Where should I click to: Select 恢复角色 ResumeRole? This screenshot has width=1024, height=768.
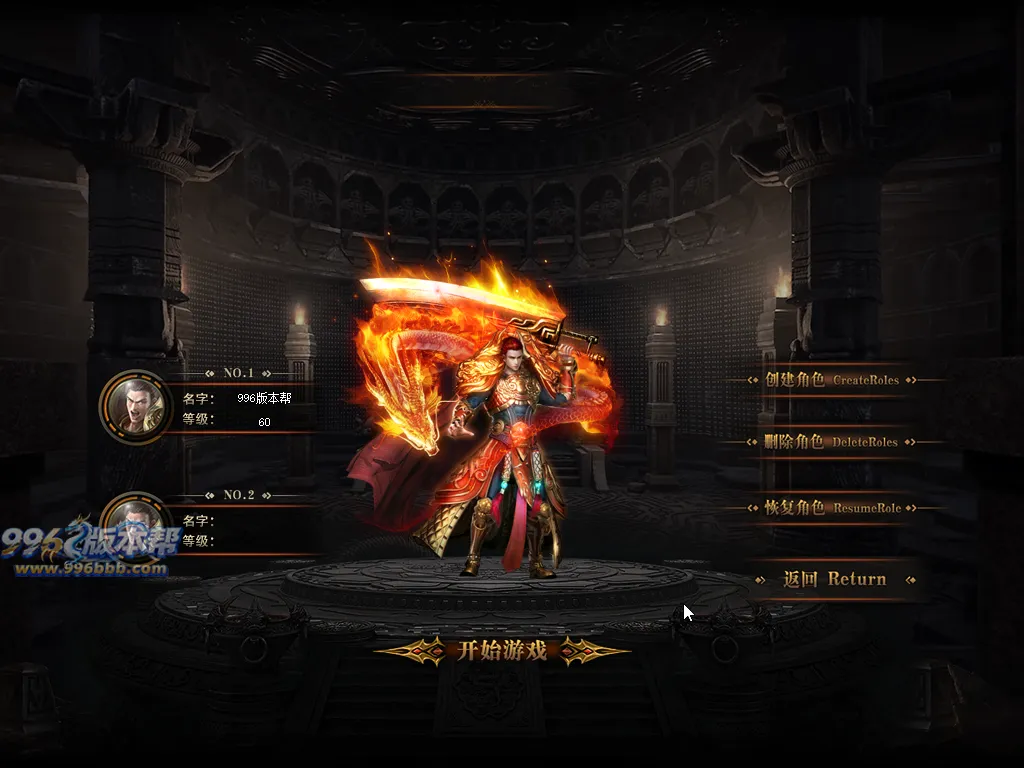click(832, 508)
